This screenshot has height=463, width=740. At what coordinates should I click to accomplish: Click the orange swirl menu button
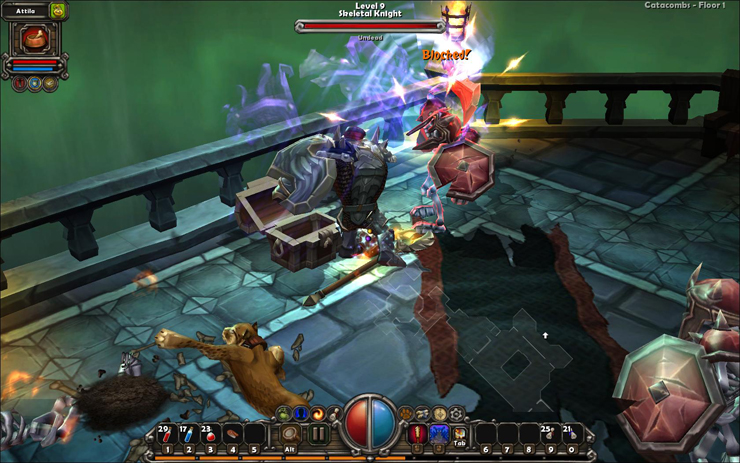(x=318, y=414)
